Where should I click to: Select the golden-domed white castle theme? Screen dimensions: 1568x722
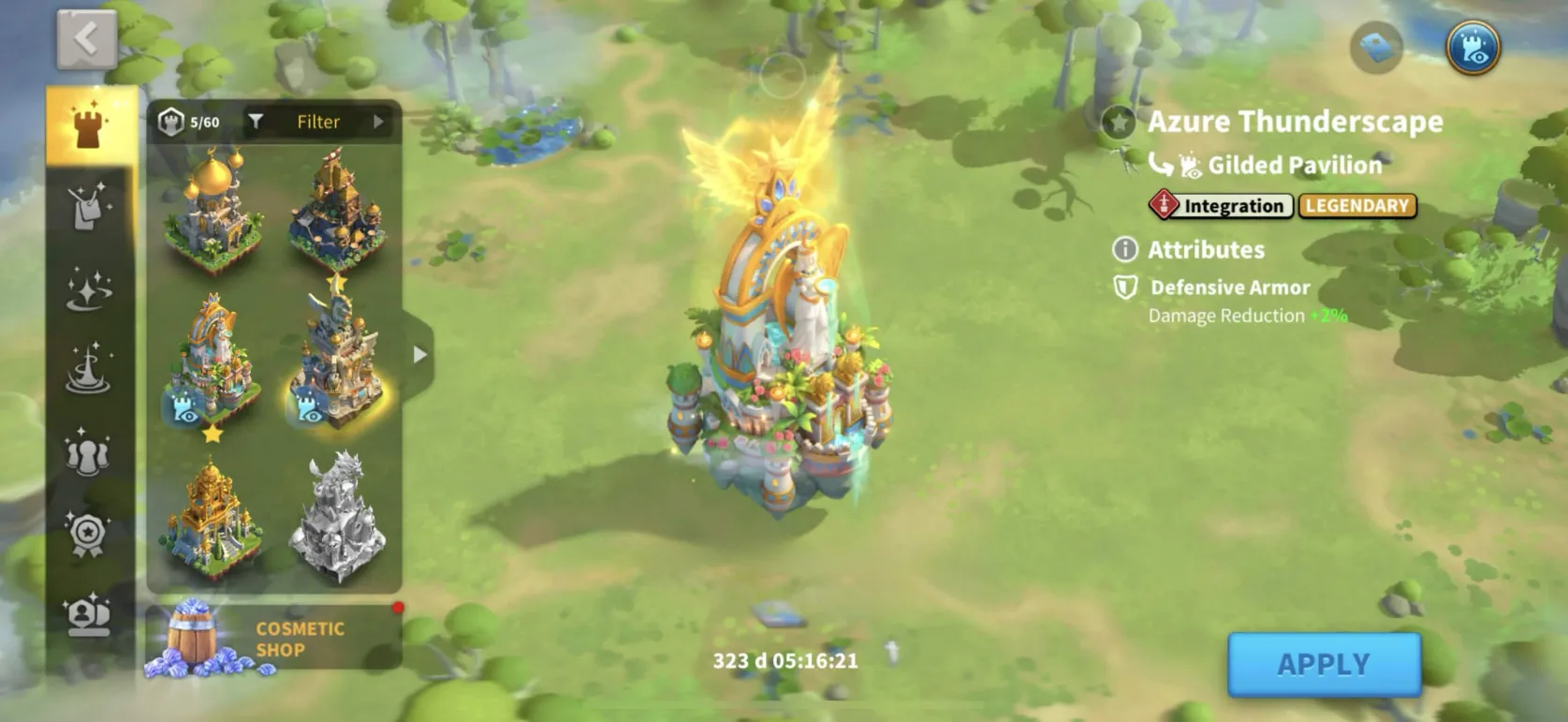[x=212, y=213]
